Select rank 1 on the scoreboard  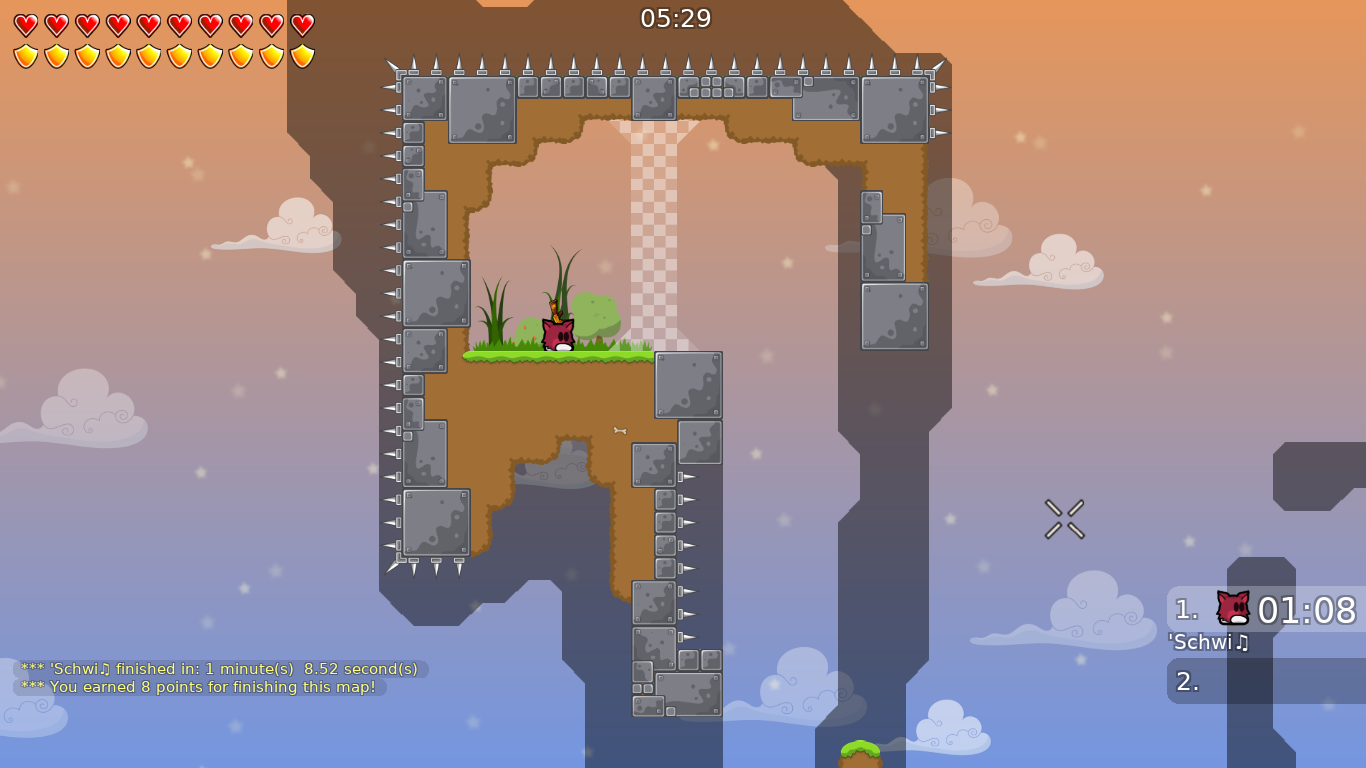pyautogui.click(x=1186, y=607)
